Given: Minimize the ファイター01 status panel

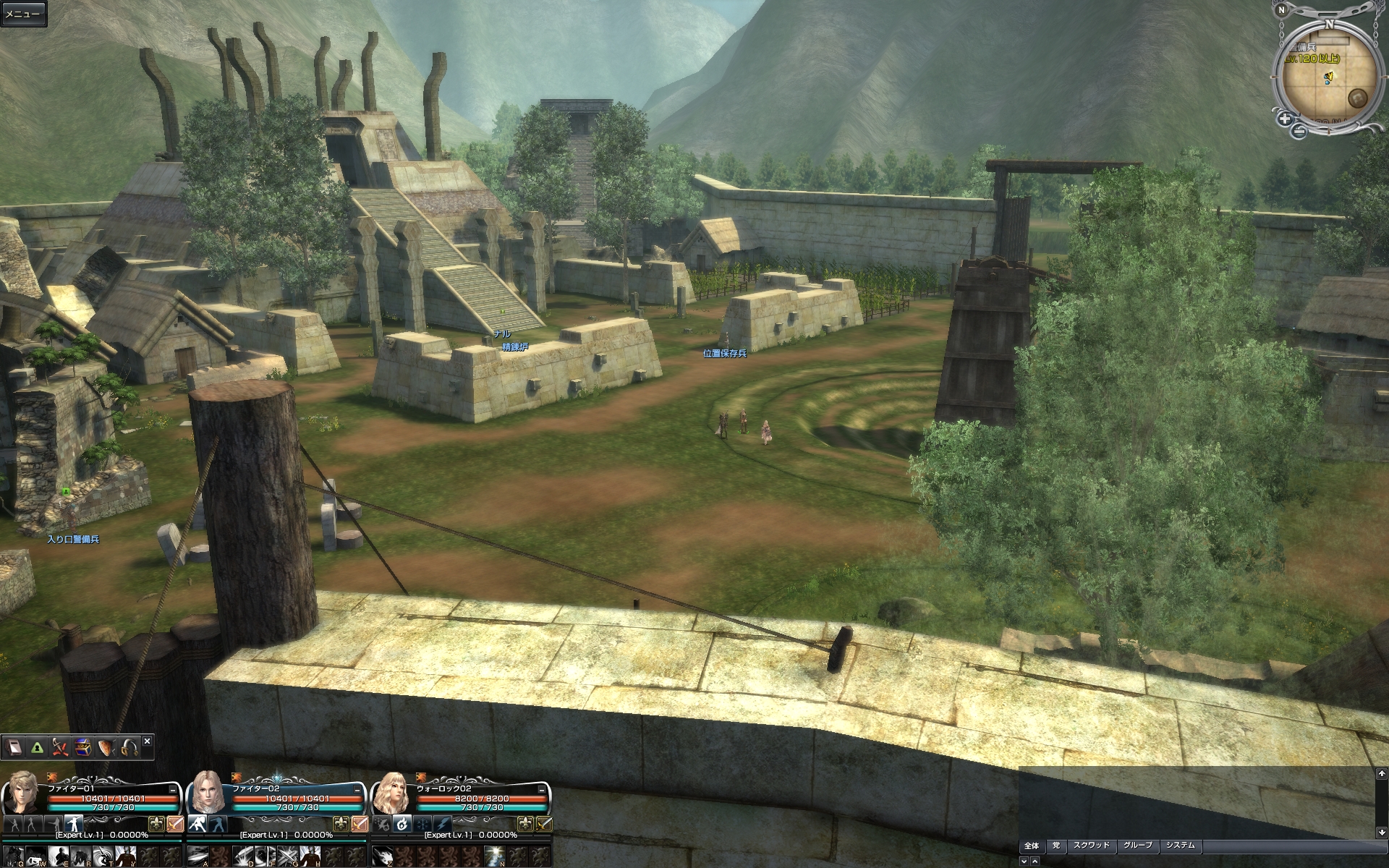Looking at the screenshot, I should [173, 791].
